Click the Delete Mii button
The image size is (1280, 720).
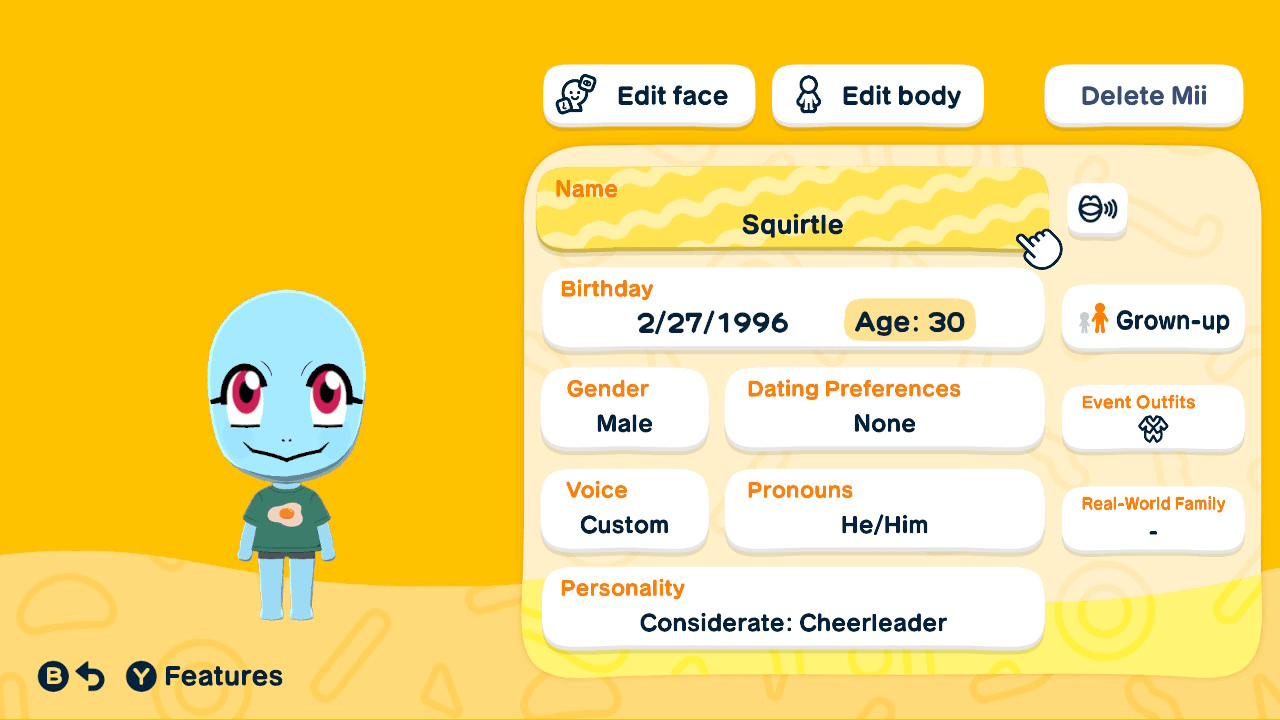pos(1143,95)
